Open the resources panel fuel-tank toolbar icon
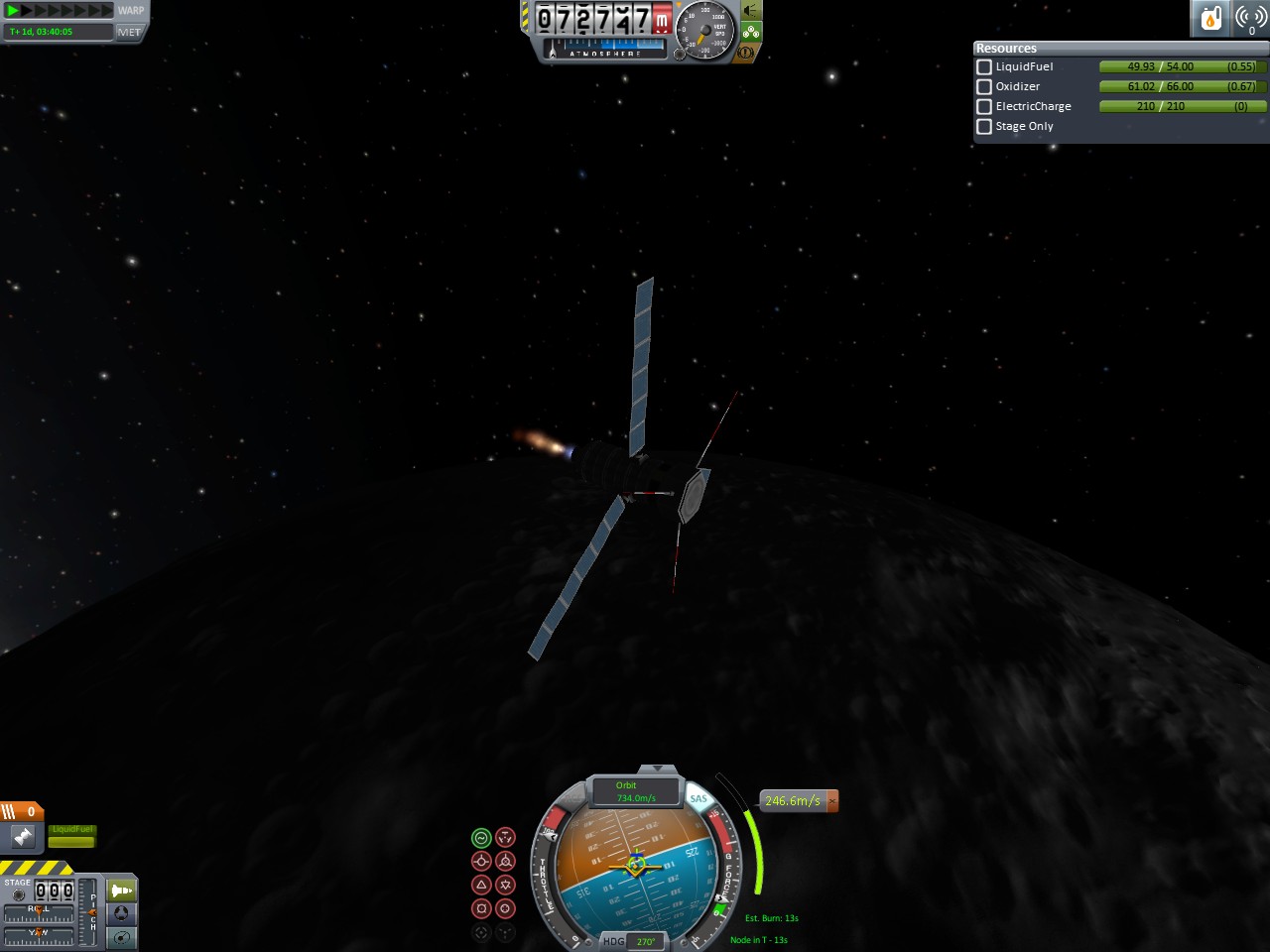1270x952 pixels. tap(1210, 18)
